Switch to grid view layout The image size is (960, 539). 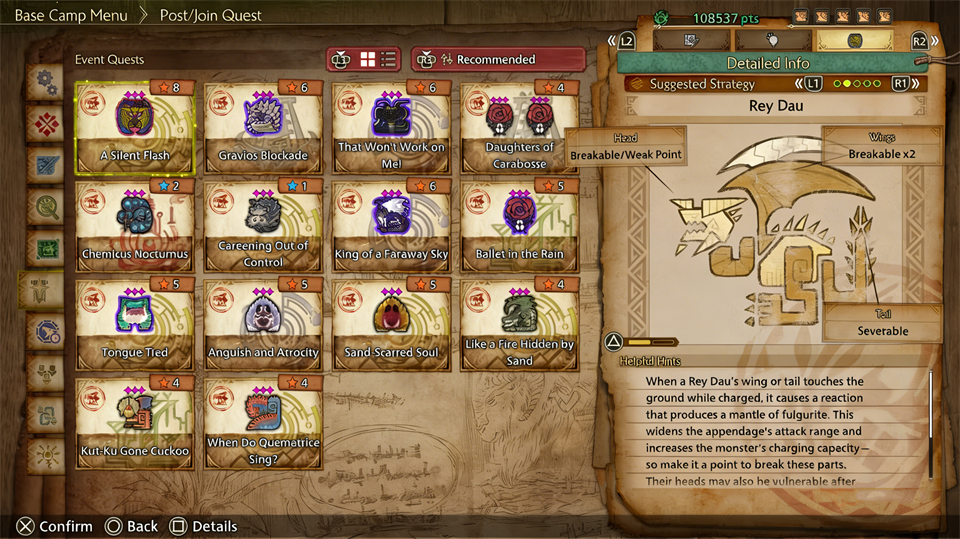367,59
